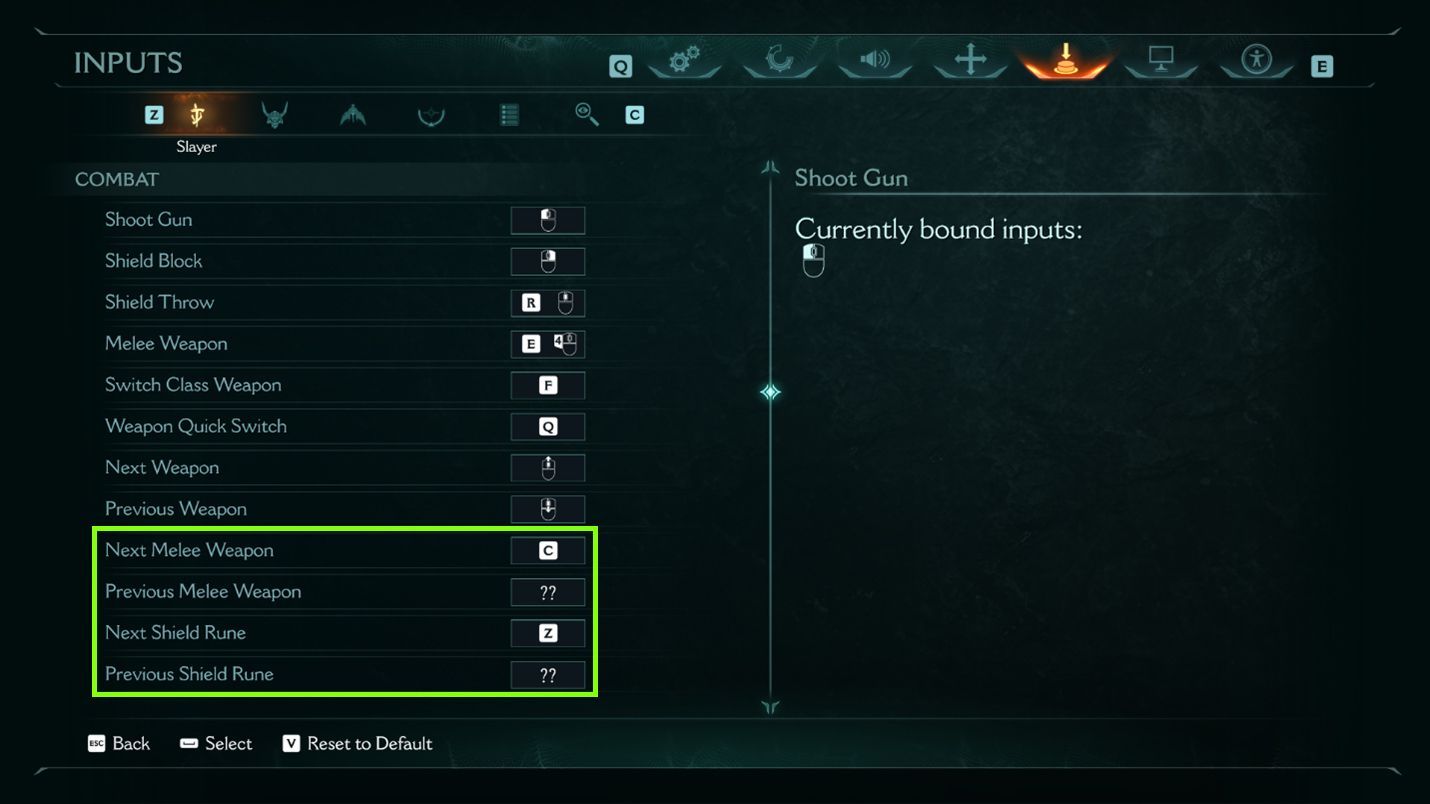Change the Melee Weapon E binding
This screenshot has height=804, width=1430.
click(x=548, y=343)
